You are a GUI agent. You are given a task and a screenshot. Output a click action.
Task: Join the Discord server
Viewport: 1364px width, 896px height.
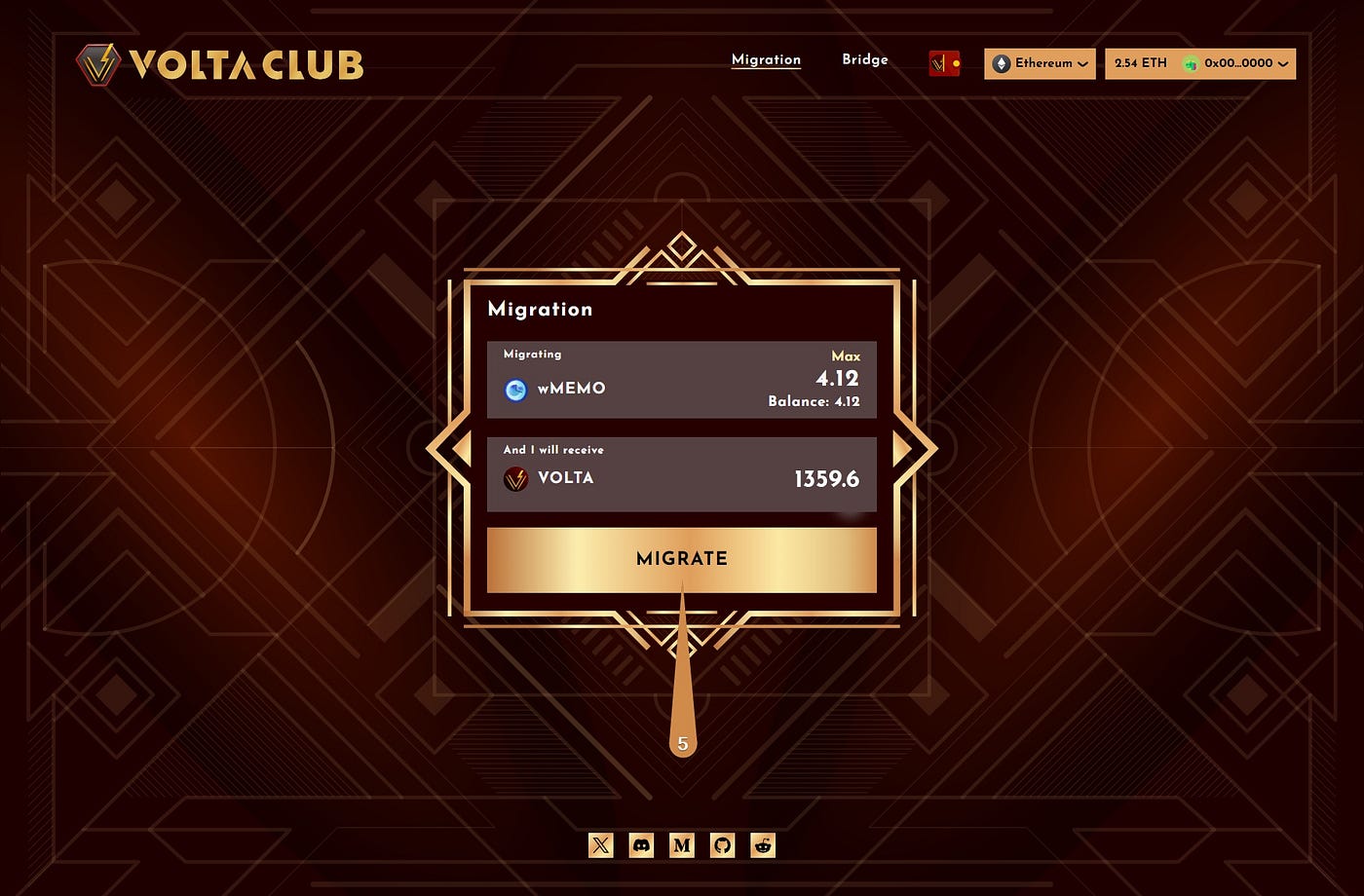pyautogui.click(x=640, y=845)
